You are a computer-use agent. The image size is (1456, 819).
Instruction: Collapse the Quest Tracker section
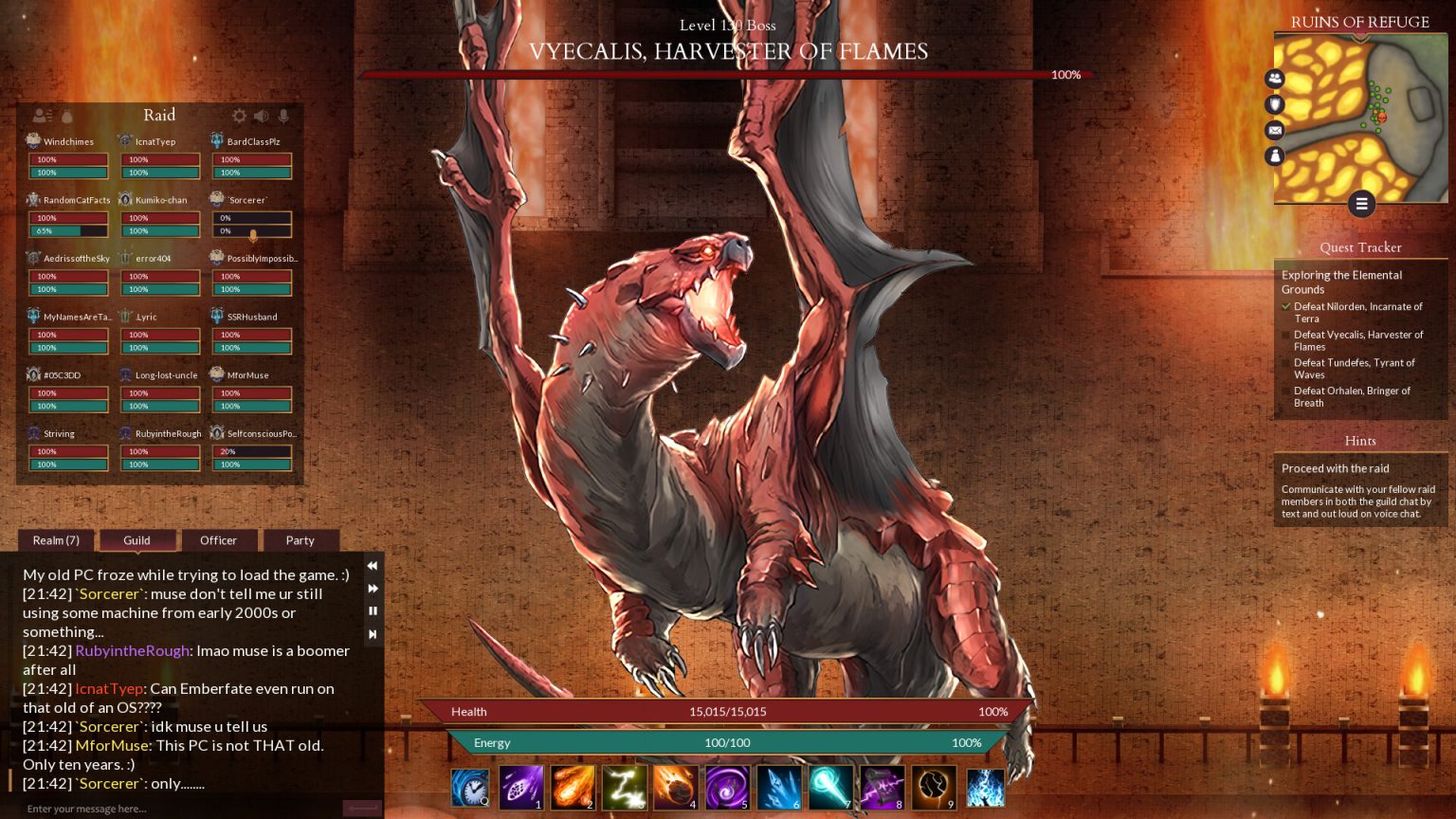pos(1360,247)
